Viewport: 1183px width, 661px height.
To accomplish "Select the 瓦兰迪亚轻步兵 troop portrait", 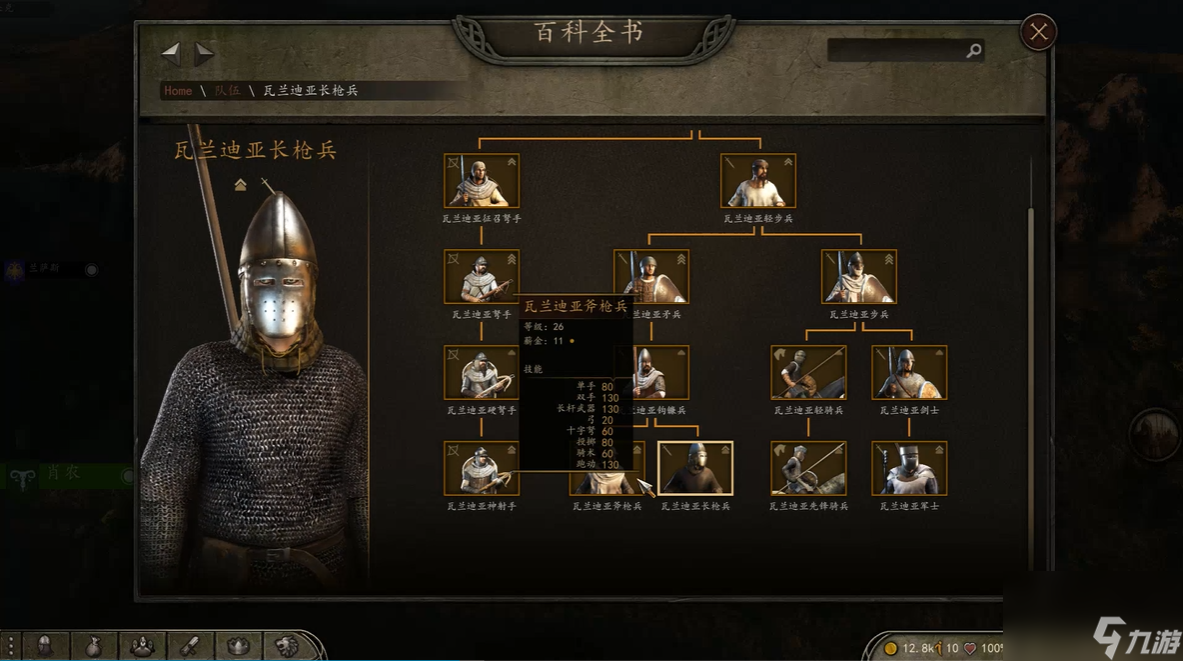I will (x=758, y=181).
